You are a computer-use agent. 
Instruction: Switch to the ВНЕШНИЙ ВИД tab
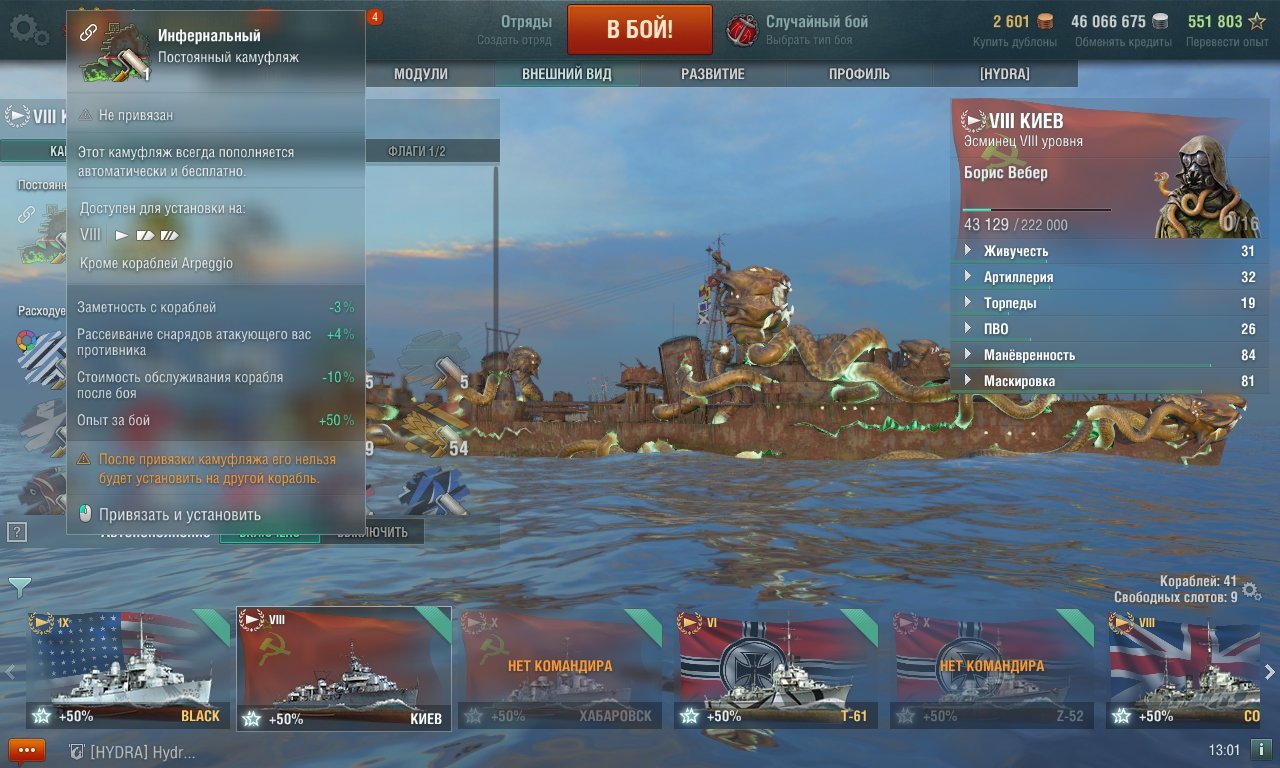click(566, 74)
